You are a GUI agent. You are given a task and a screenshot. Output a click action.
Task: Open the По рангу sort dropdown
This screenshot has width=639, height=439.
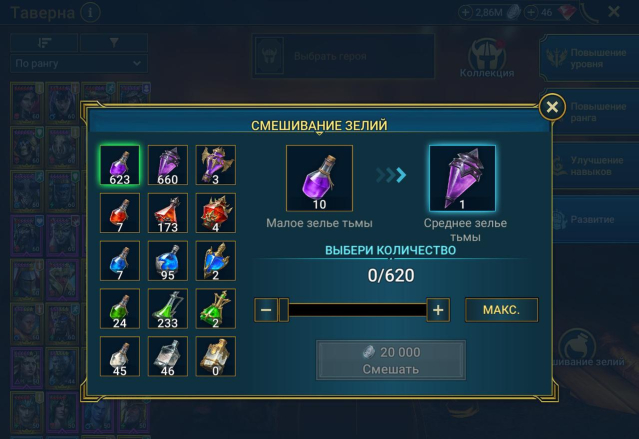78,64
